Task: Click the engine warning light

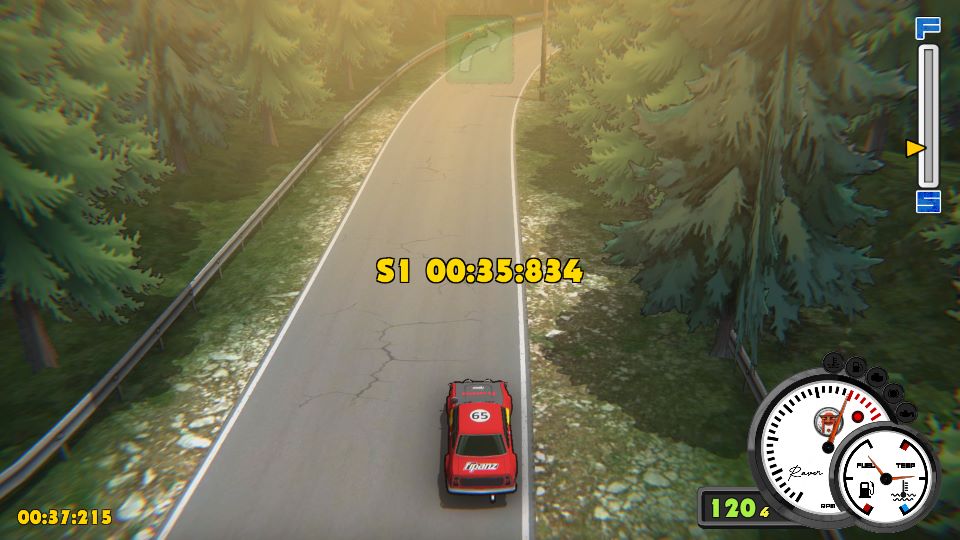Action: (x=877, y=376)
